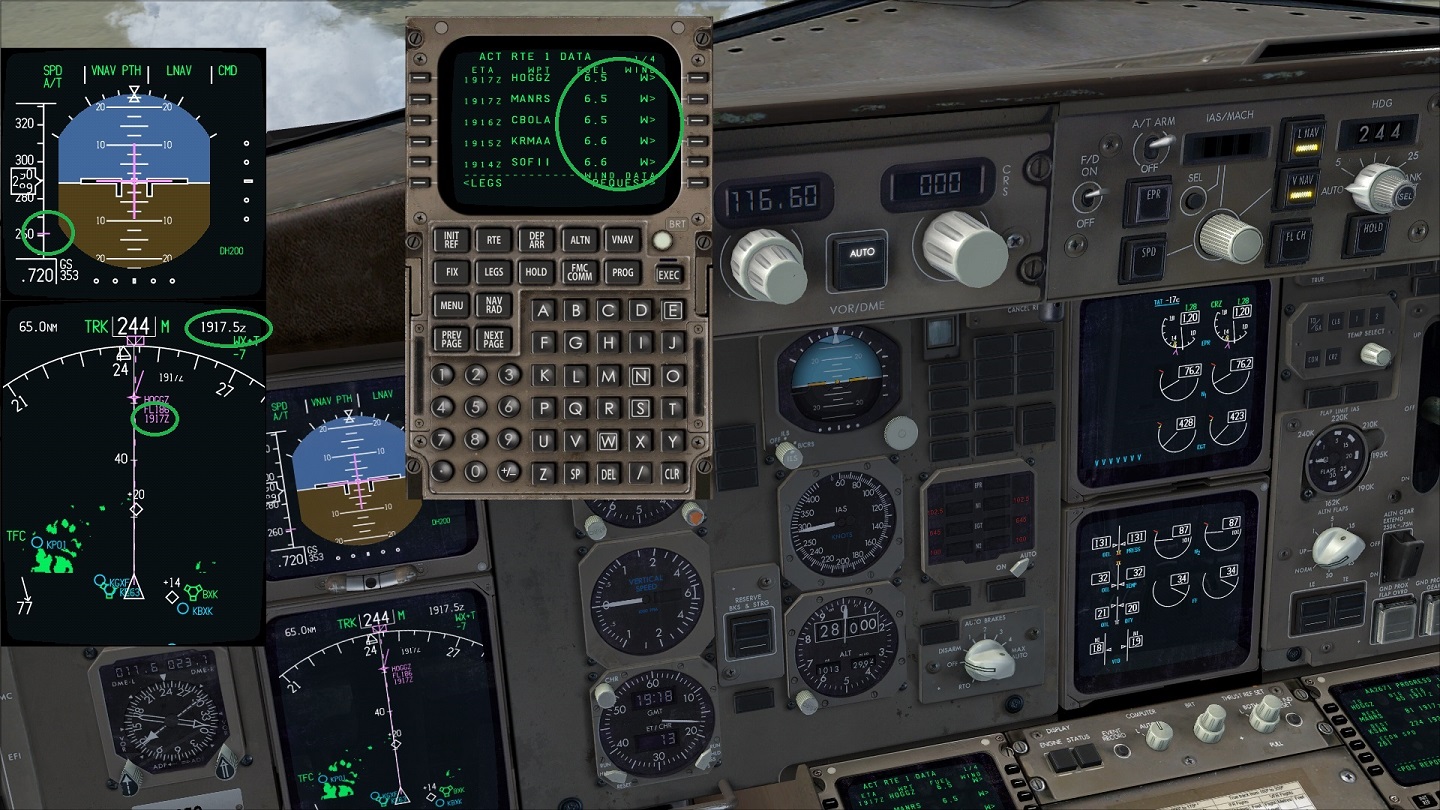Click the DEL key on the CDU
The width and height of the screenshot is (1440, 810).
click(608, 473)
